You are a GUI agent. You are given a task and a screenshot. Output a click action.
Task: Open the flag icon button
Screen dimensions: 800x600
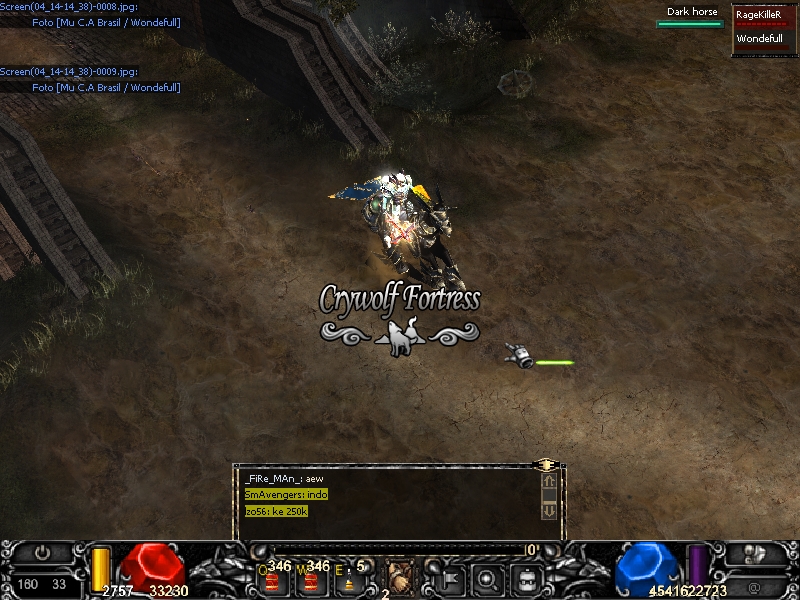(449, 577)
